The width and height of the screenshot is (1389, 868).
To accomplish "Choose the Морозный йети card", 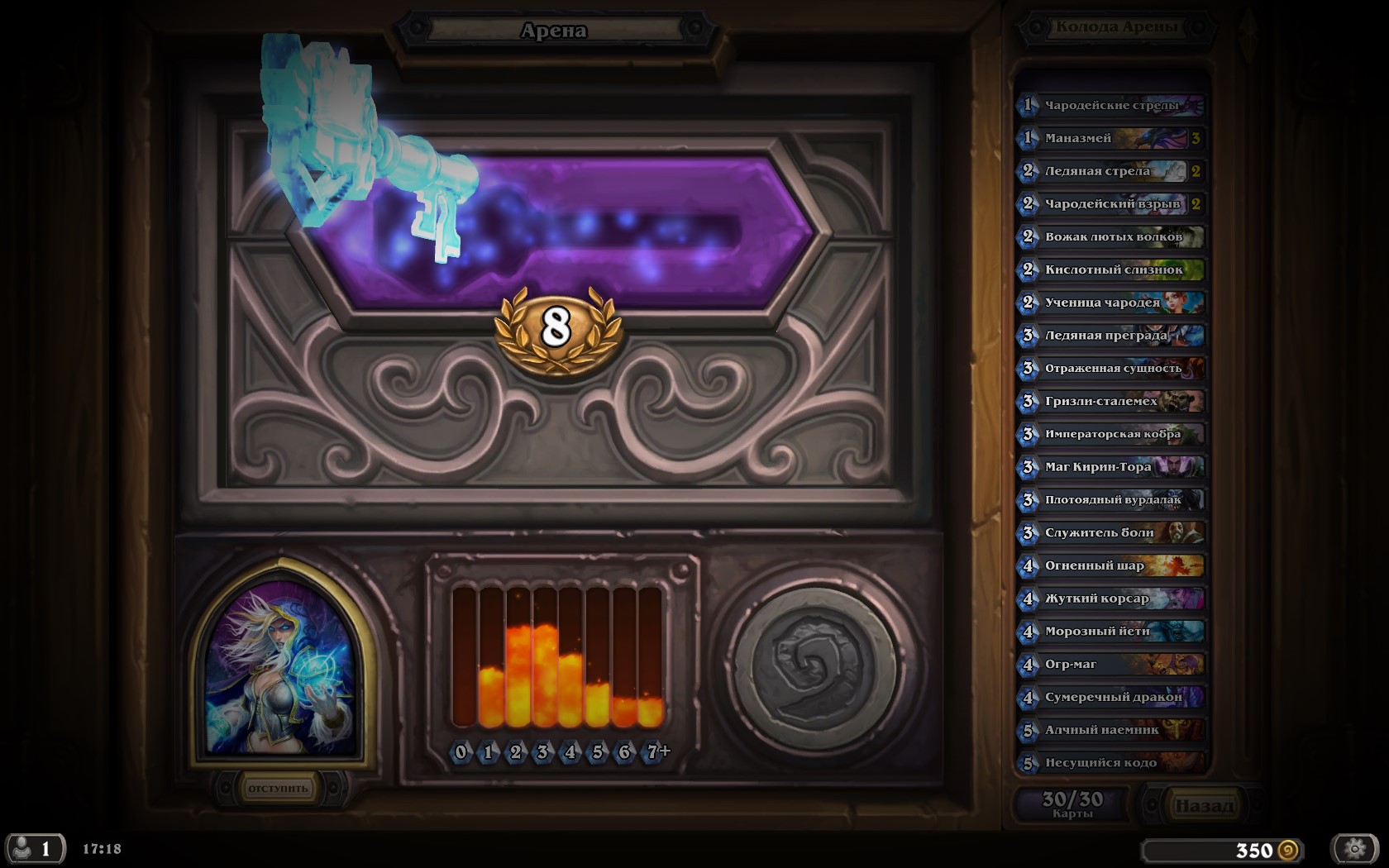I will pyautogui.click(x=1110, y=631).
